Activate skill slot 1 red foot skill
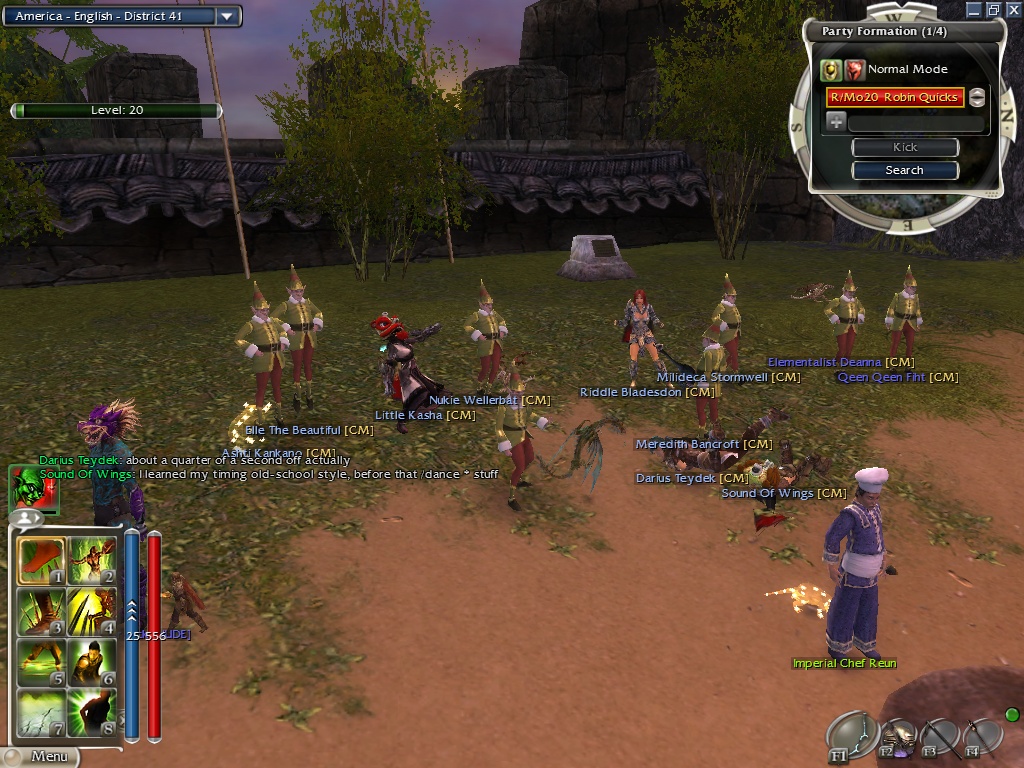1024x768 pixels. (42, 561)
